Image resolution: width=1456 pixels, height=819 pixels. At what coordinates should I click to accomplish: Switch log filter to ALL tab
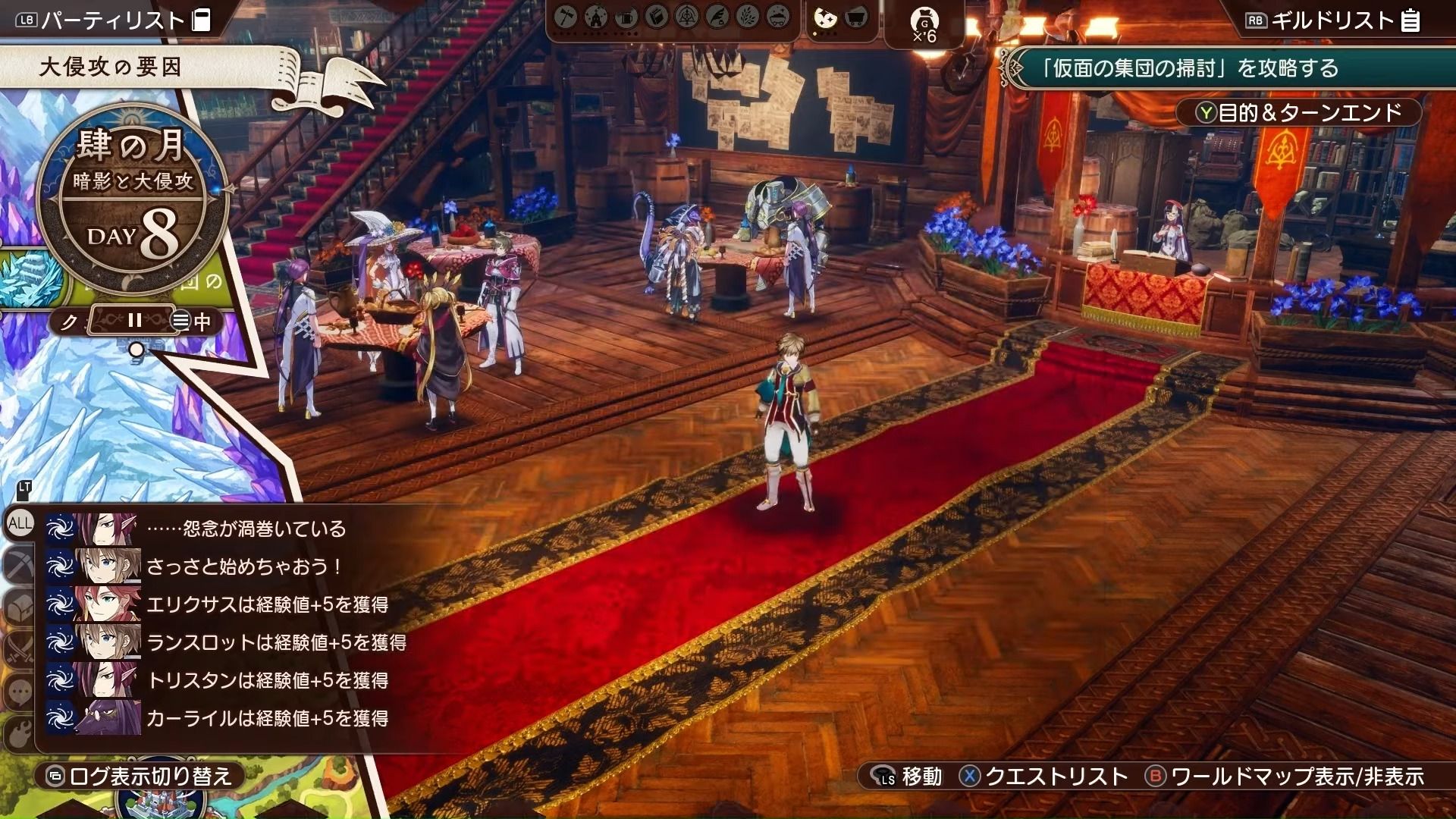[x=20, y=523]
